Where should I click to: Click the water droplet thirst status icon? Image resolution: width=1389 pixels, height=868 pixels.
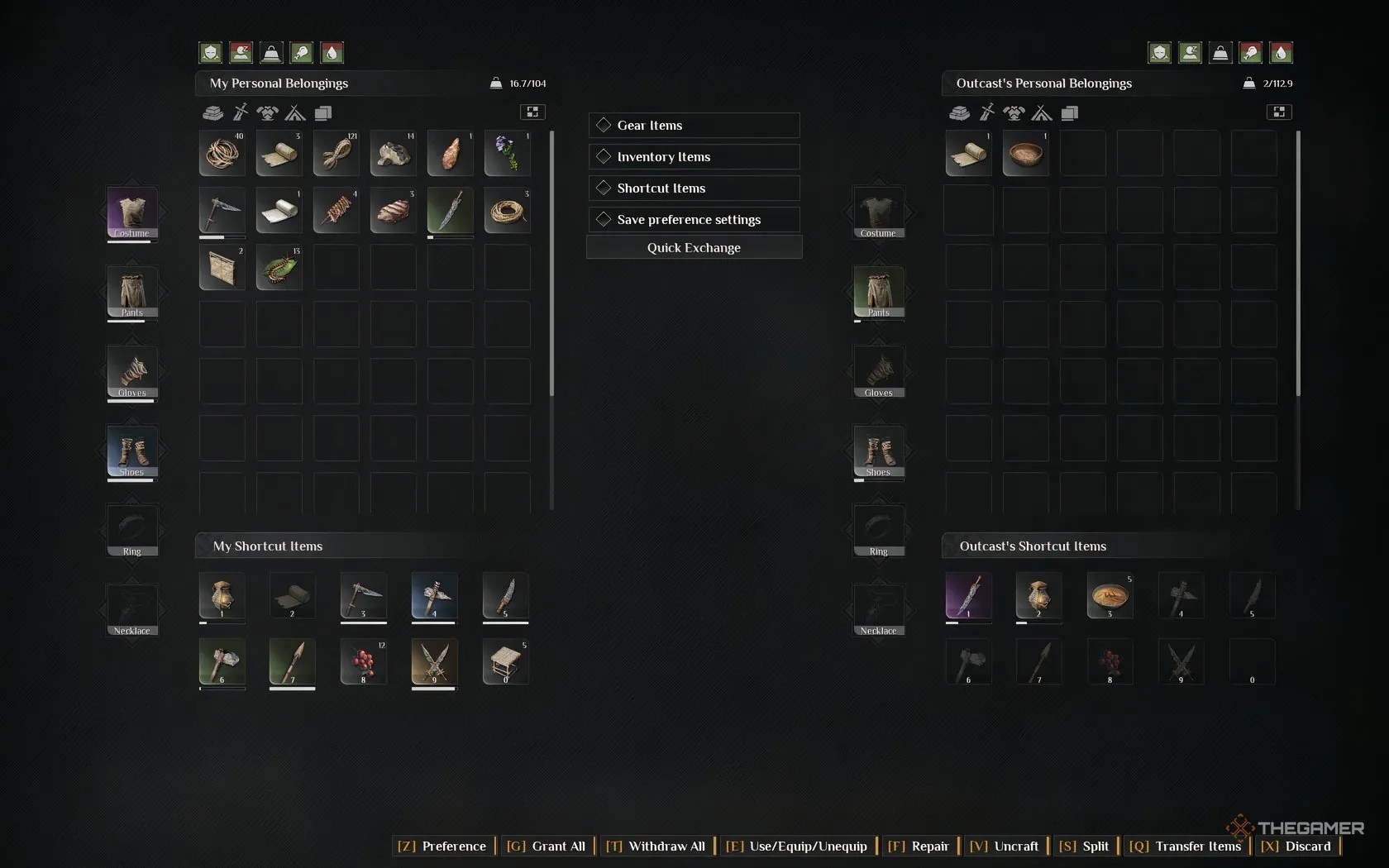coord(332,52)
